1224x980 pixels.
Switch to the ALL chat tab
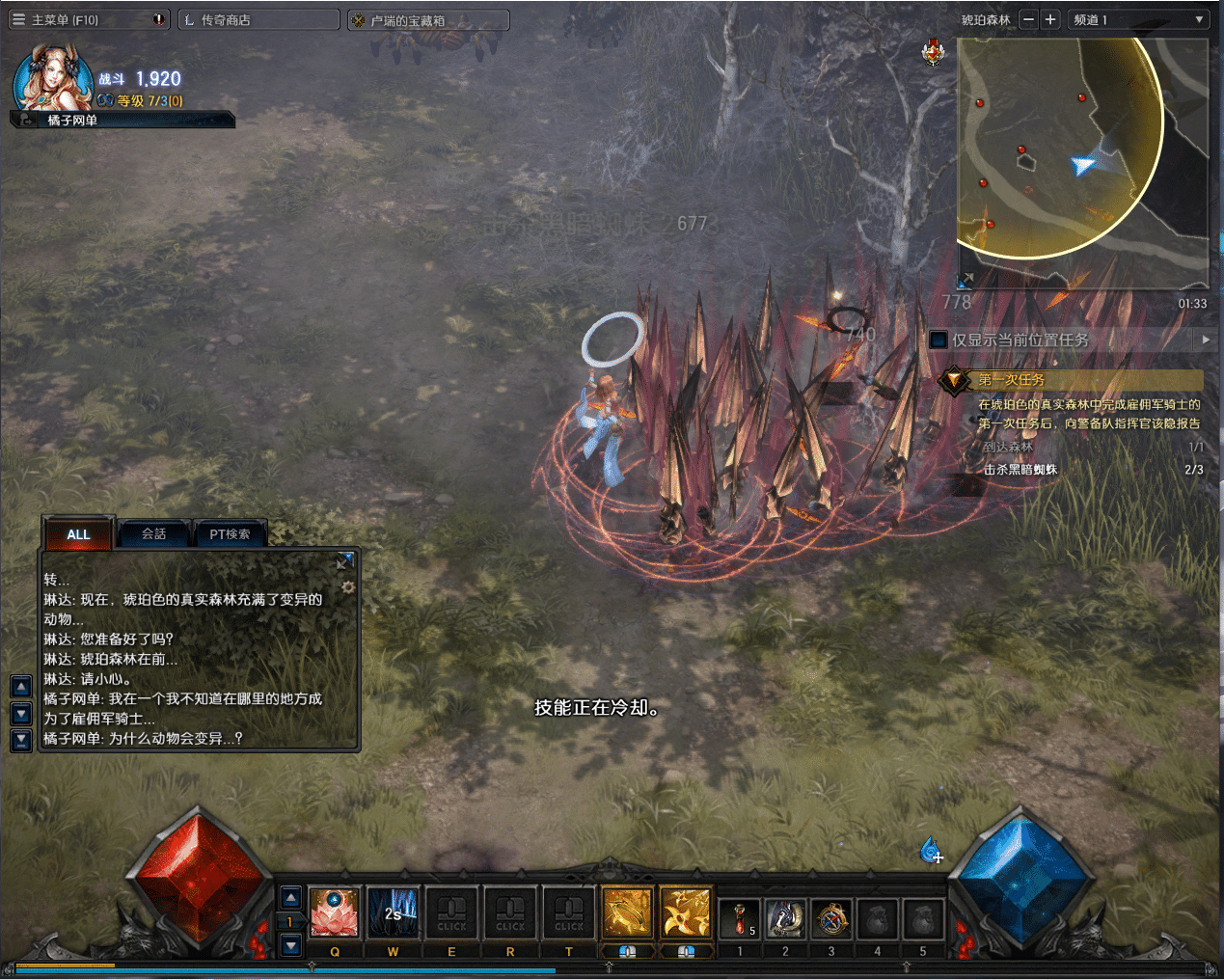click(x=78, y=533)
